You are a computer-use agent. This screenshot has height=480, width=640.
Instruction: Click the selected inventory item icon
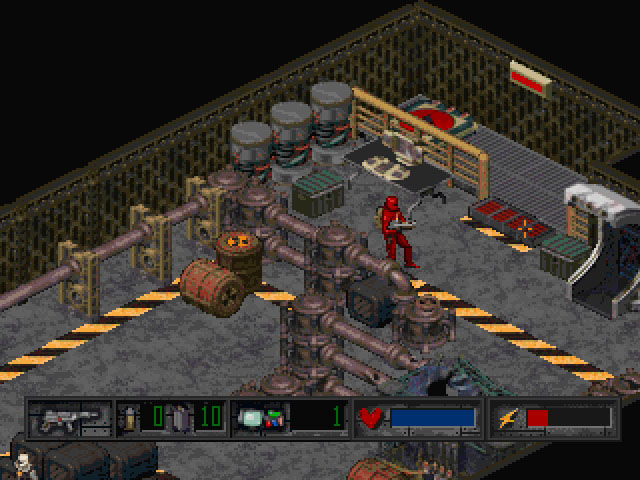[x=258, y=417]
